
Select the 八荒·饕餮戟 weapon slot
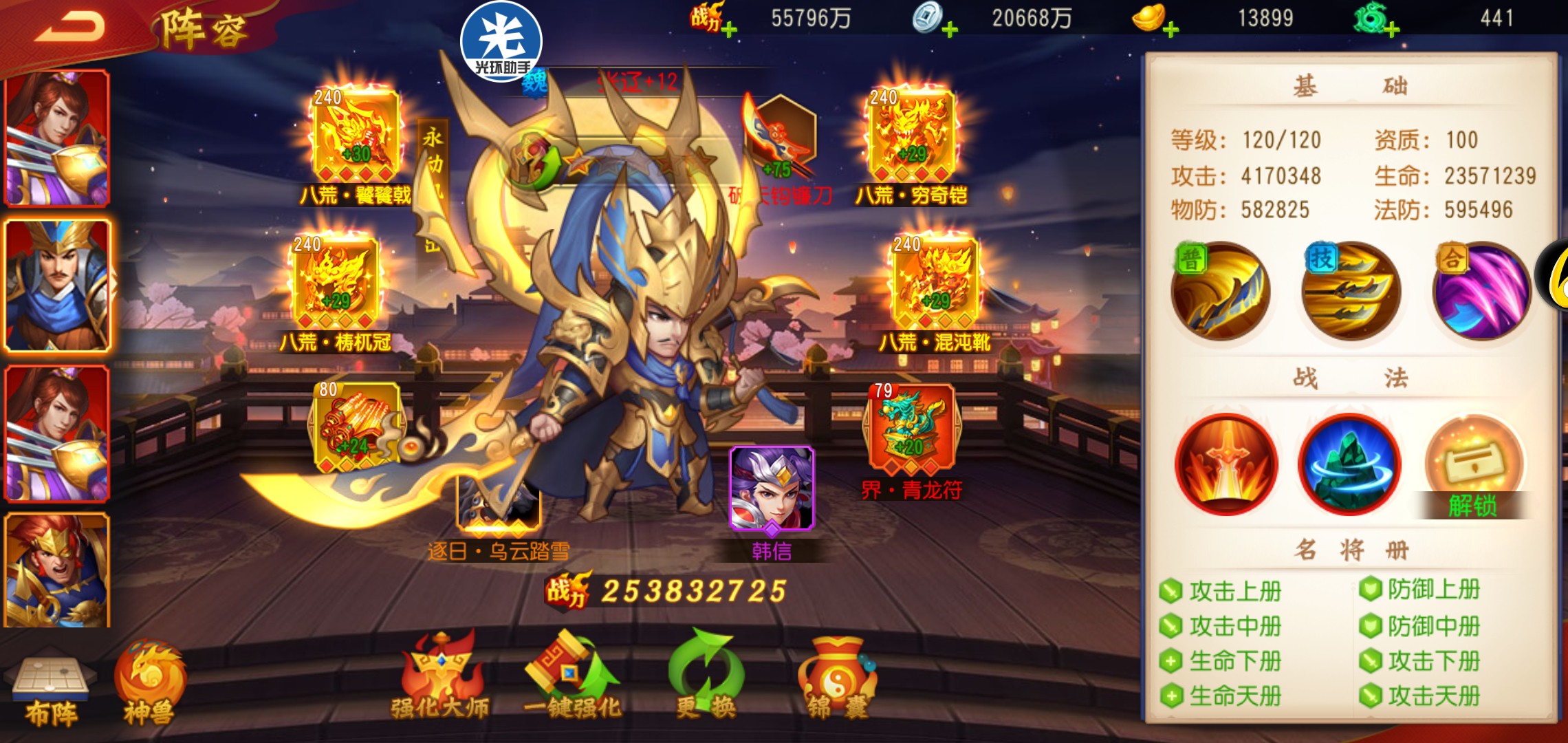(x=356, y=138)
